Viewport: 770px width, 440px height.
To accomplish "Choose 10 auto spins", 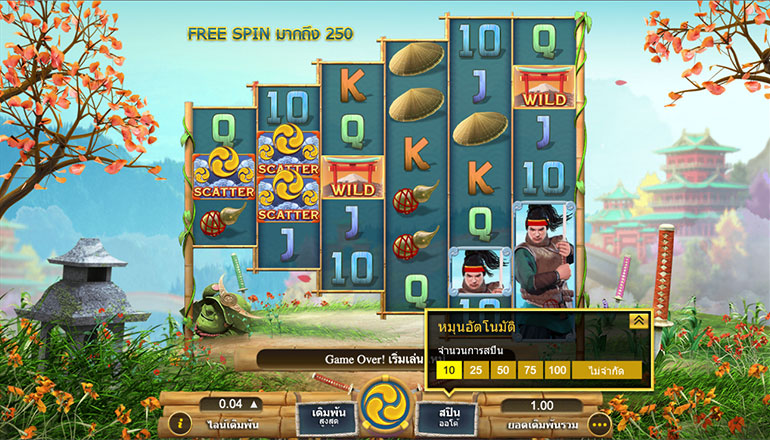I will [x=448, y=372].
